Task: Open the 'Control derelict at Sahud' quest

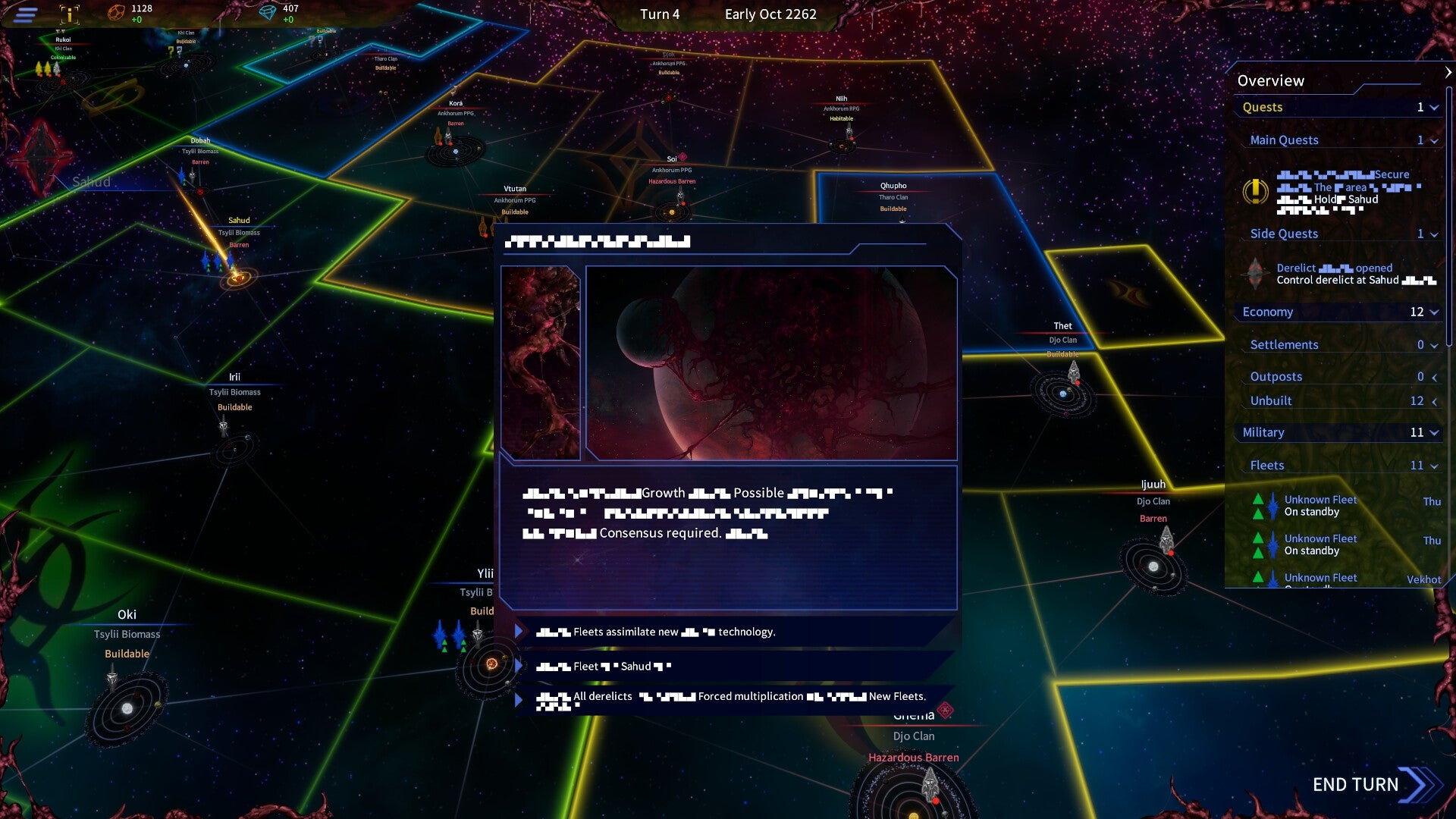Action: point(1338,279)
